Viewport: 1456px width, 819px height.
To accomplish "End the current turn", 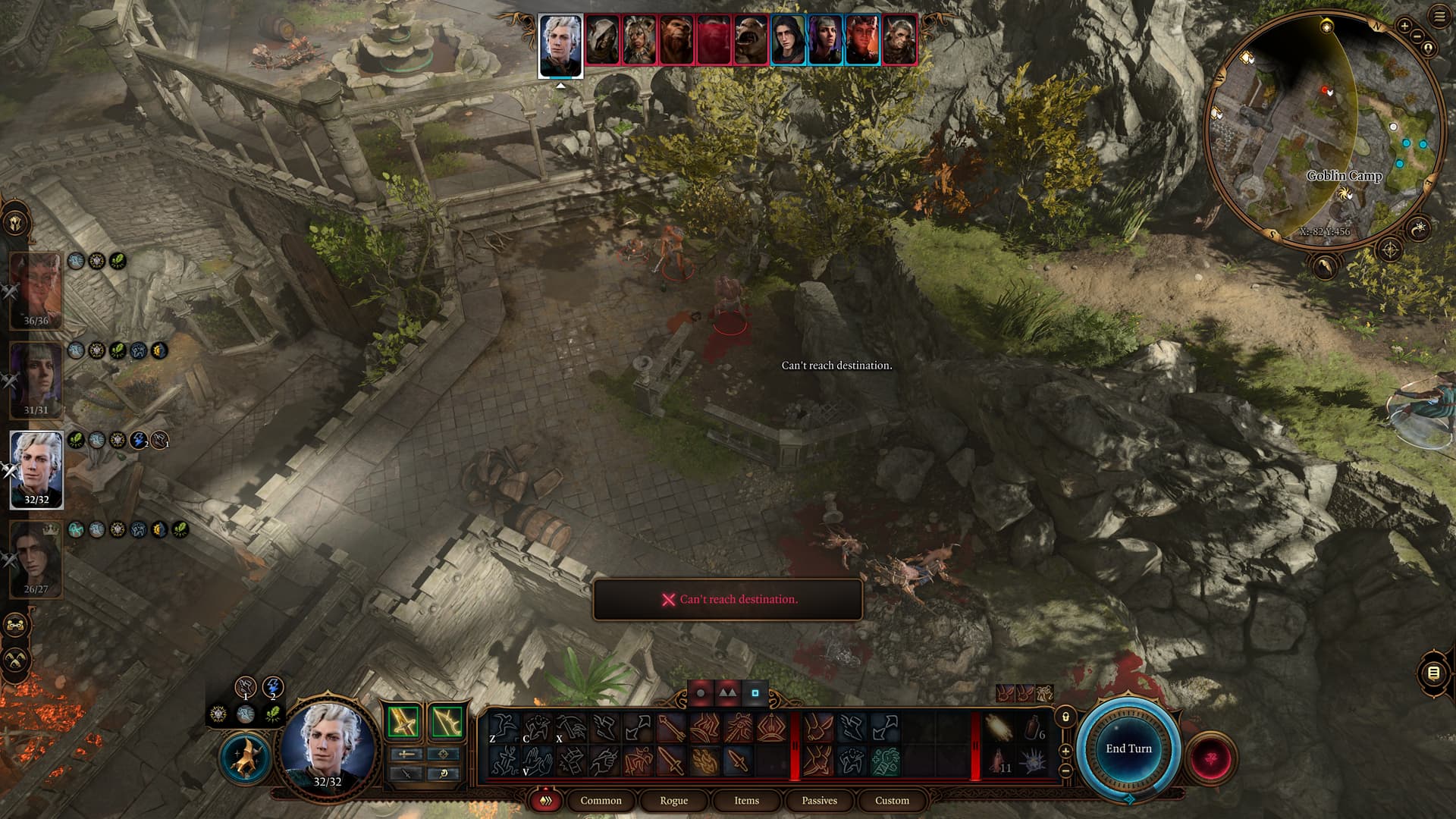I will point(1128,748).
